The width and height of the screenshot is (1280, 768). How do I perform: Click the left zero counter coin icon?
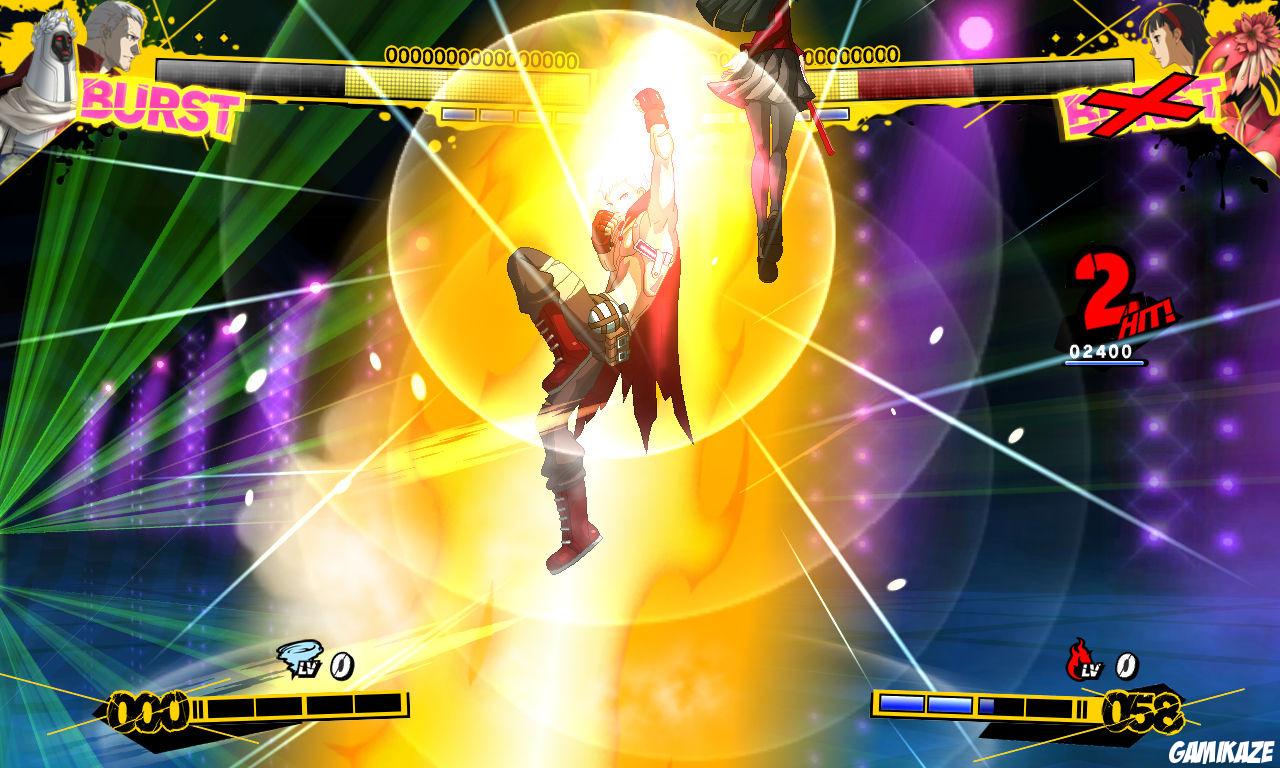341,668
